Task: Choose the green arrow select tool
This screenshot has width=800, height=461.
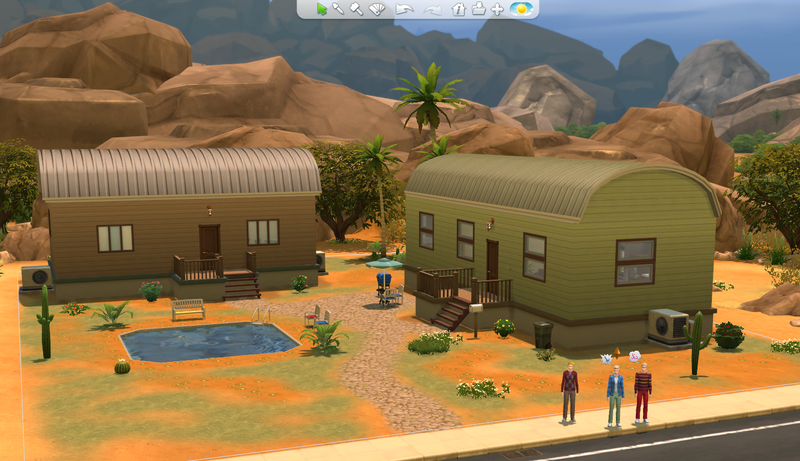Action: click(322, 9)
